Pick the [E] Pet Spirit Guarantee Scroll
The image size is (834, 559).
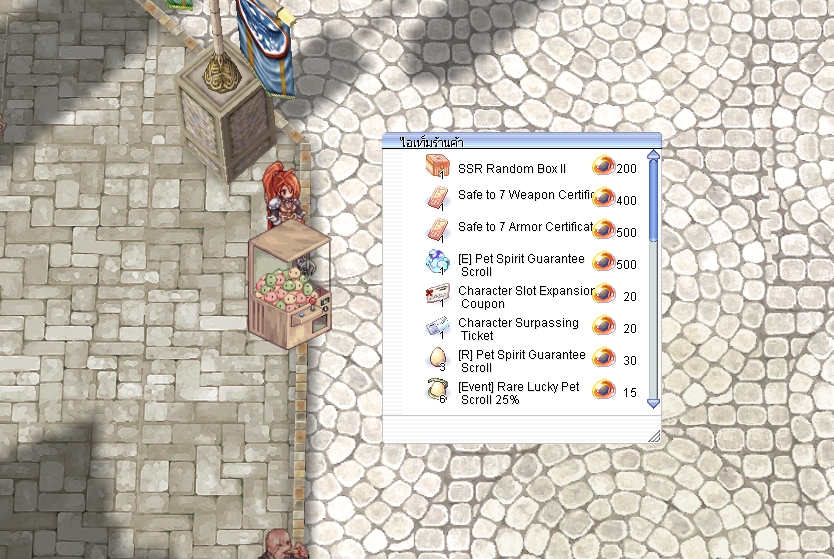pyautogui.click(x=521, y=265)
